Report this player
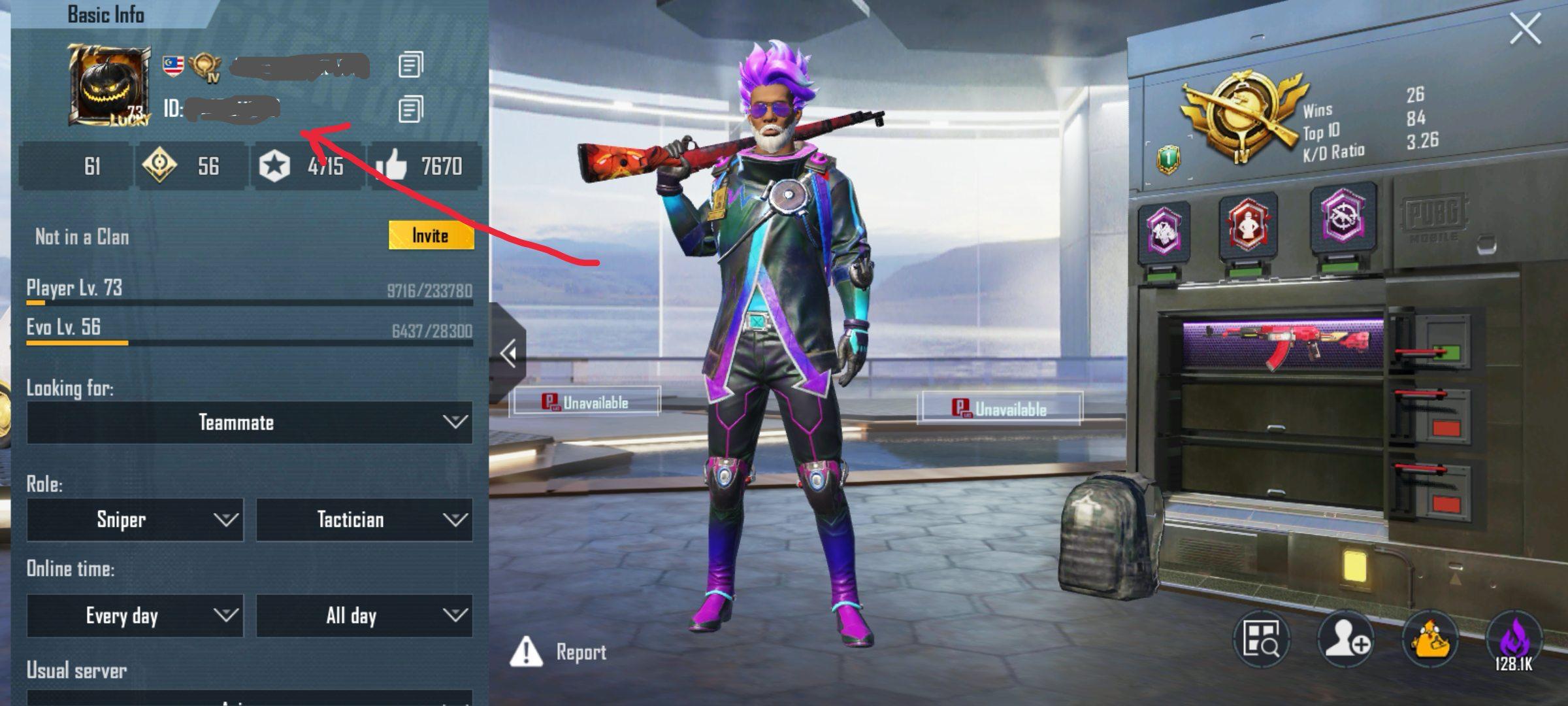The width and height of the screenshot is (1568, 706). 559,652
